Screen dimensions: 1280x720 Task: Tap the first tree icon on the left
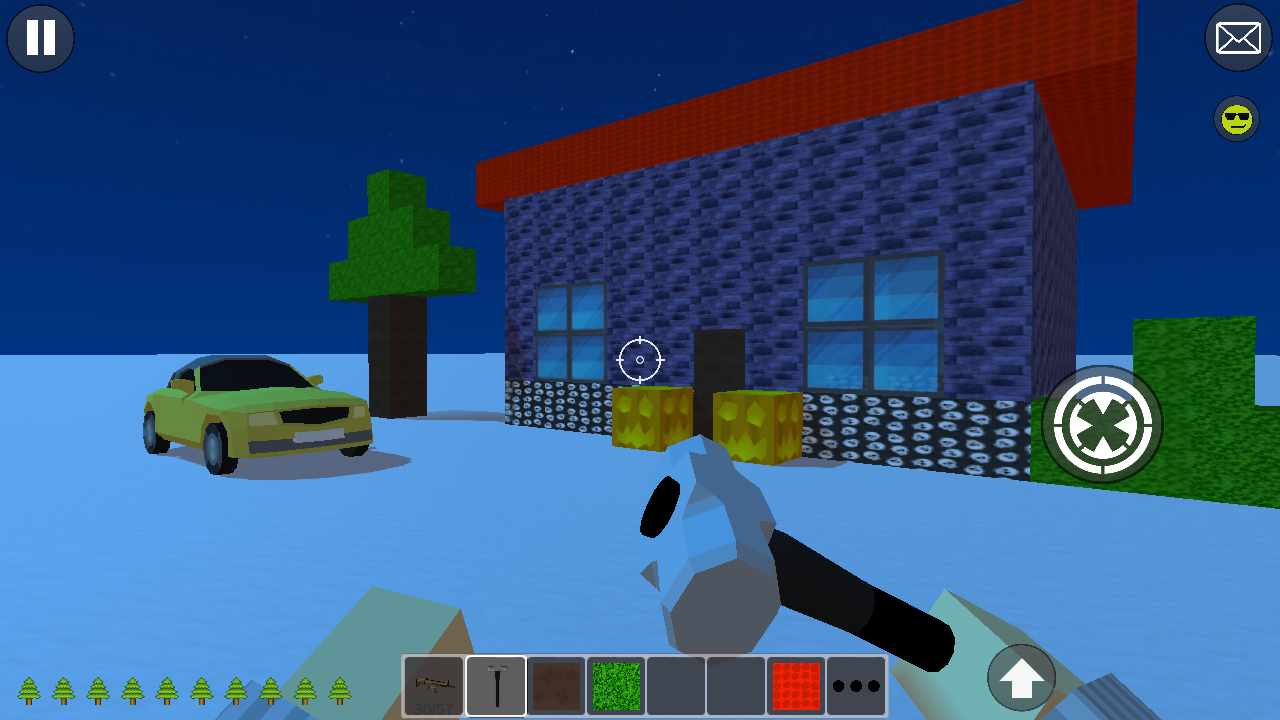coord(27,692)
